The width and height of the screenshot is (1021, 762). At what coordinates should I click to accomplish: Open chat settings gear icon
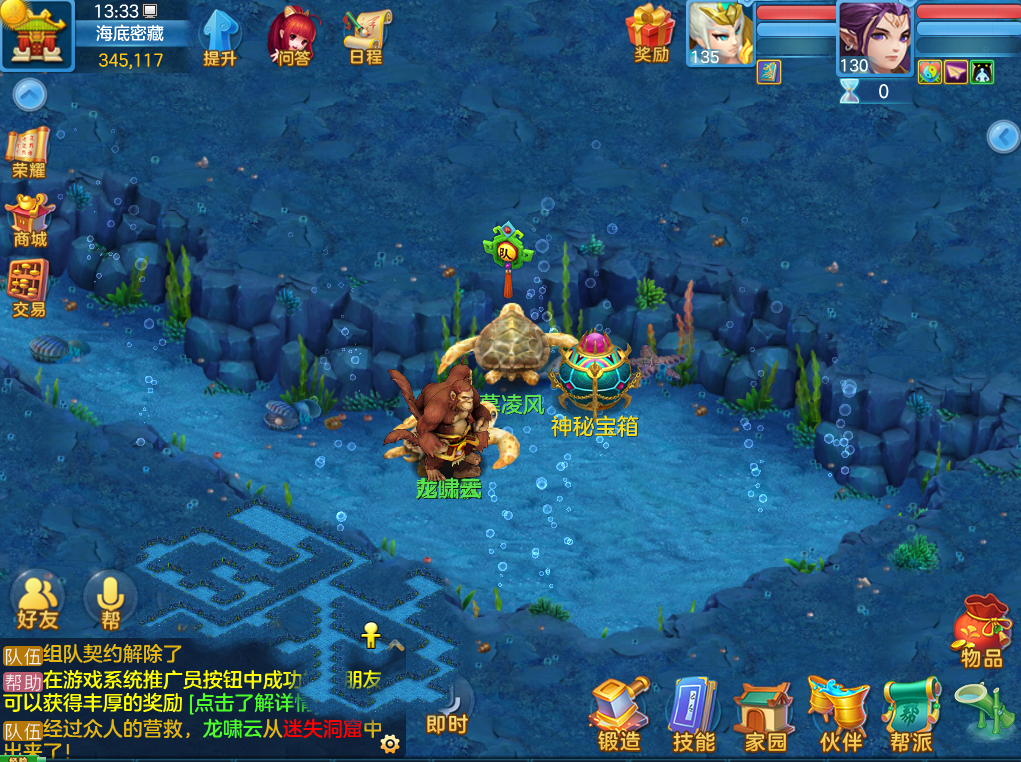tap(390, 744)
